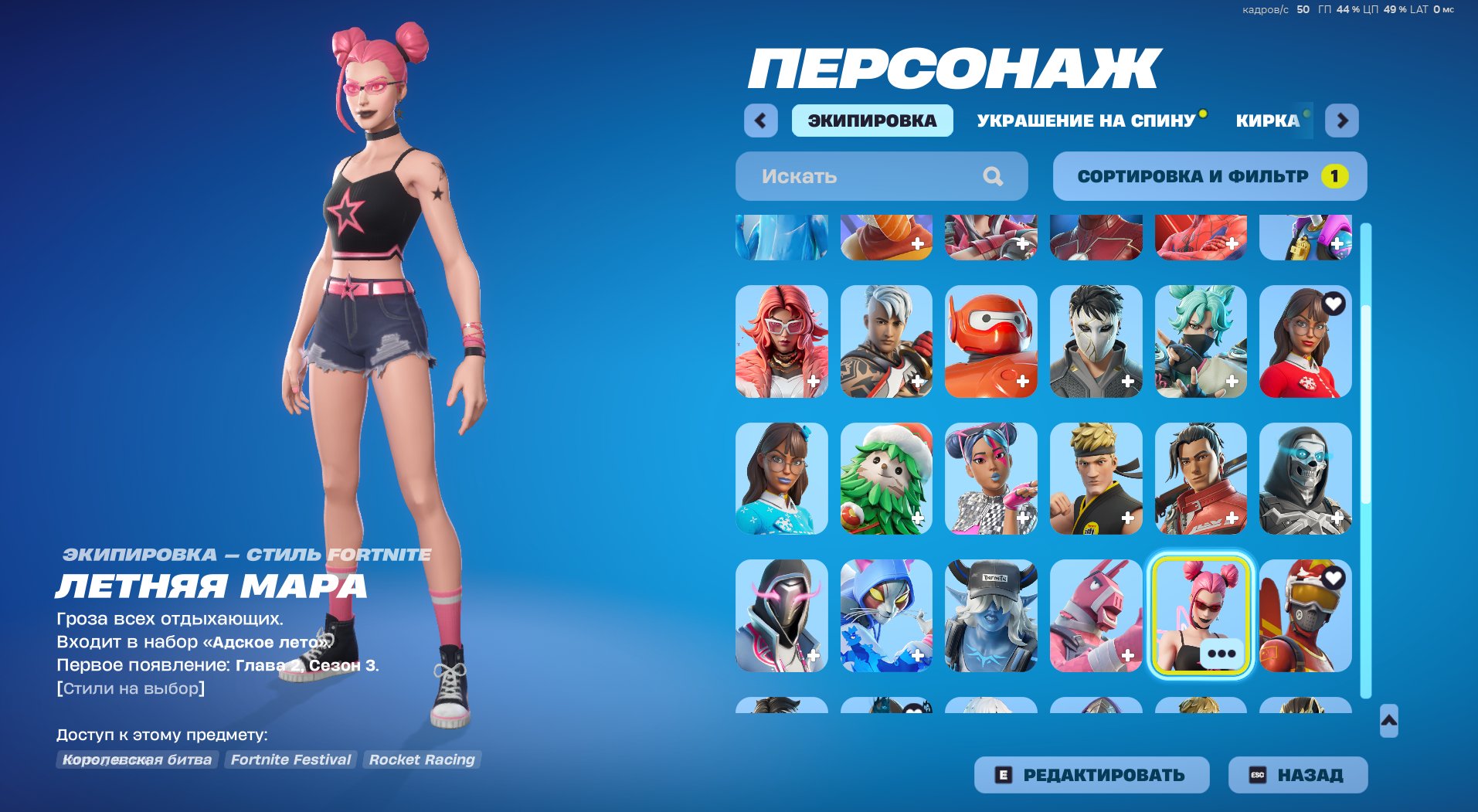Screen dimensions: 1478x812
Task: Click the right arrow to the next category
Action: tap(1344, 121)
